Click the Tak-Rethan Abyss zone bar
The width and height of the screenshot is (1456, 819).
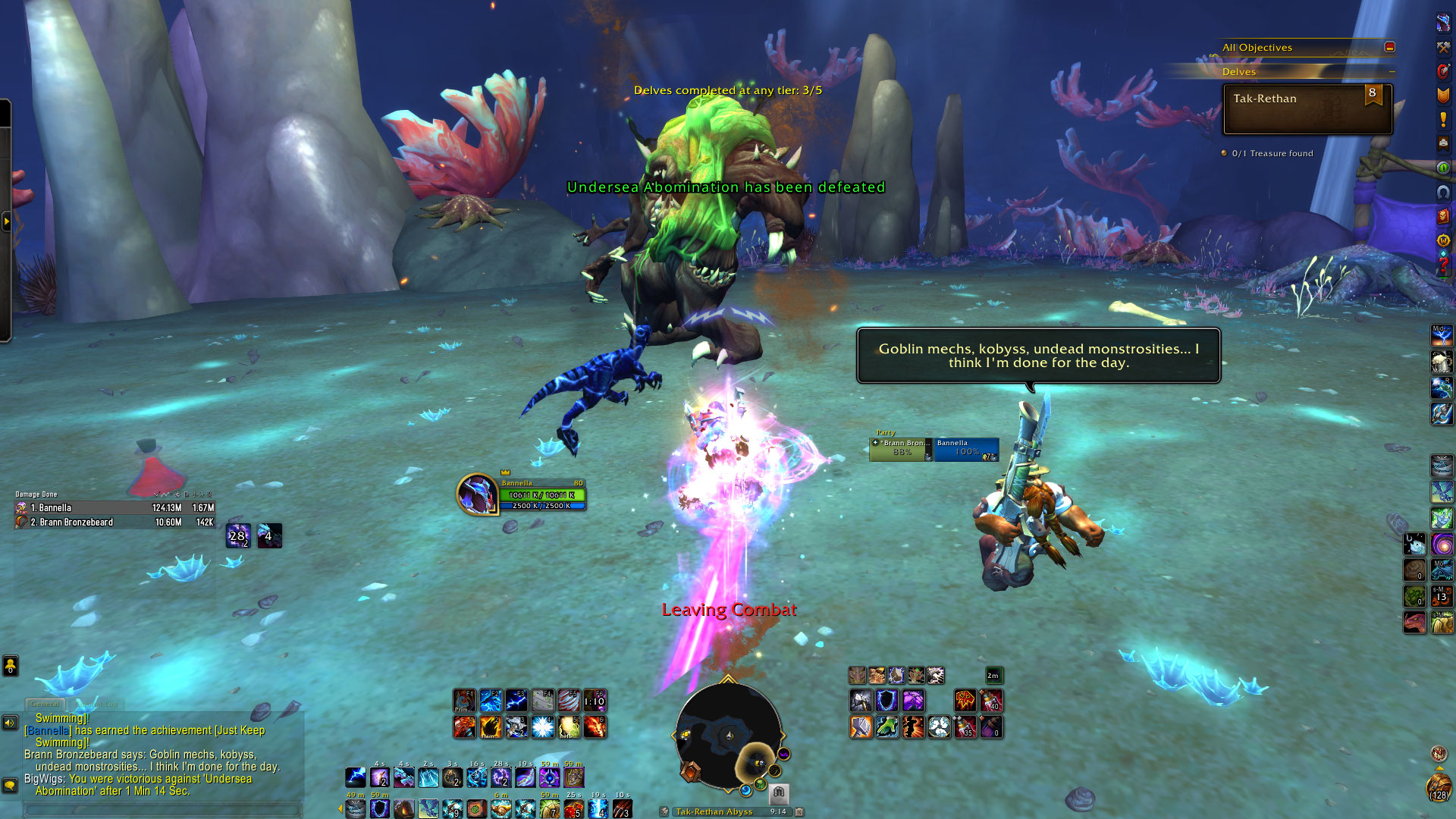(714, 811)
